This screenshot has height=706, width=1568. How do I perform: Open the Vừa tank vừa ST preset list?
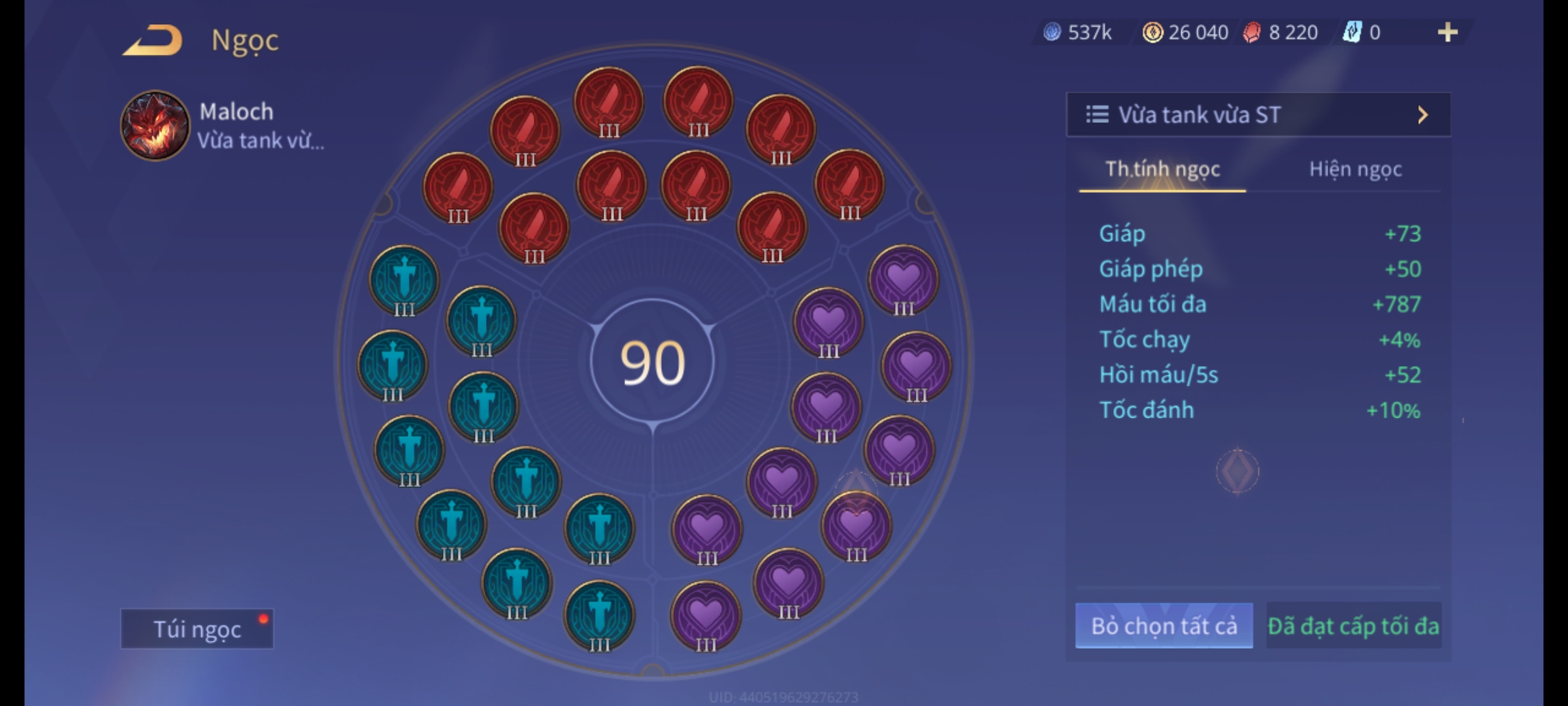coord(1258,115)
